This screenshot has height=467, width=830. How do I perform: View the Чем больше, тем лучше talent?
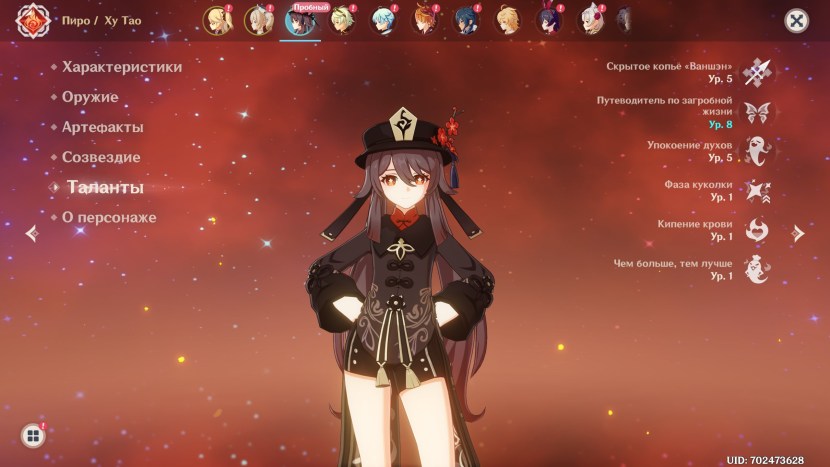[757, 269]
